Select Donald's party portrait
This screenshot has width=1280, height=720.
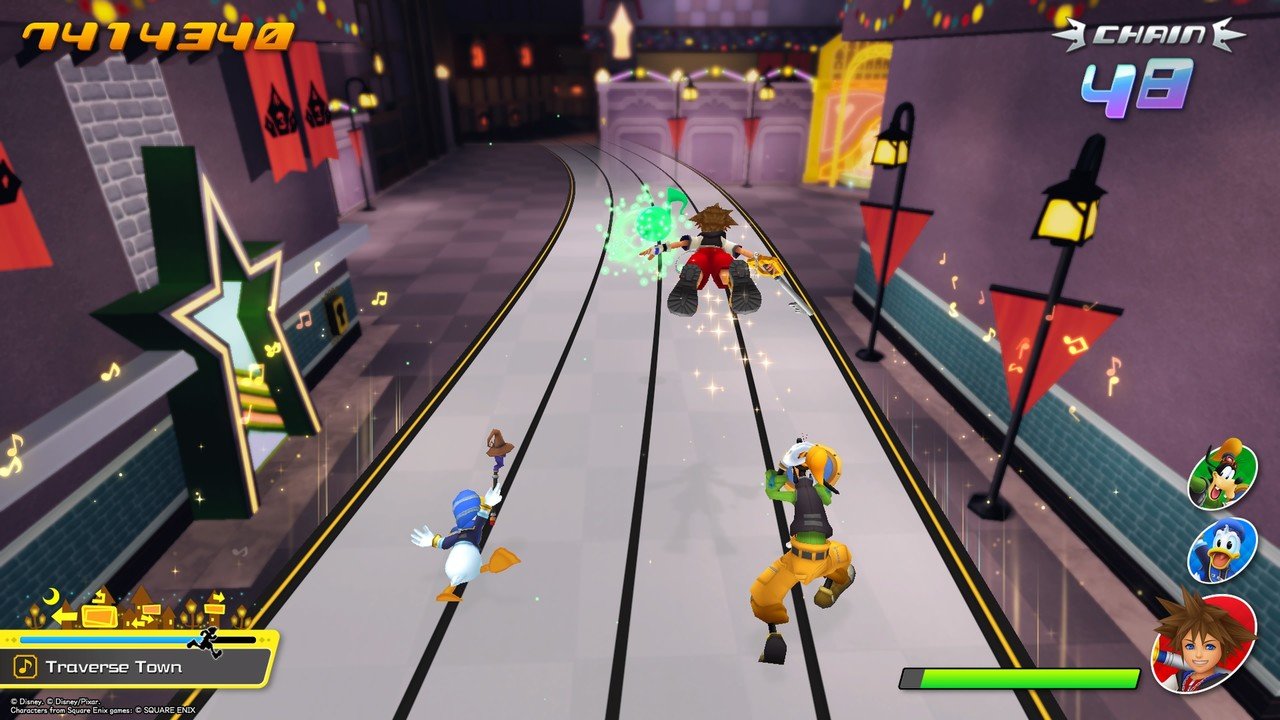point(1222,548)
